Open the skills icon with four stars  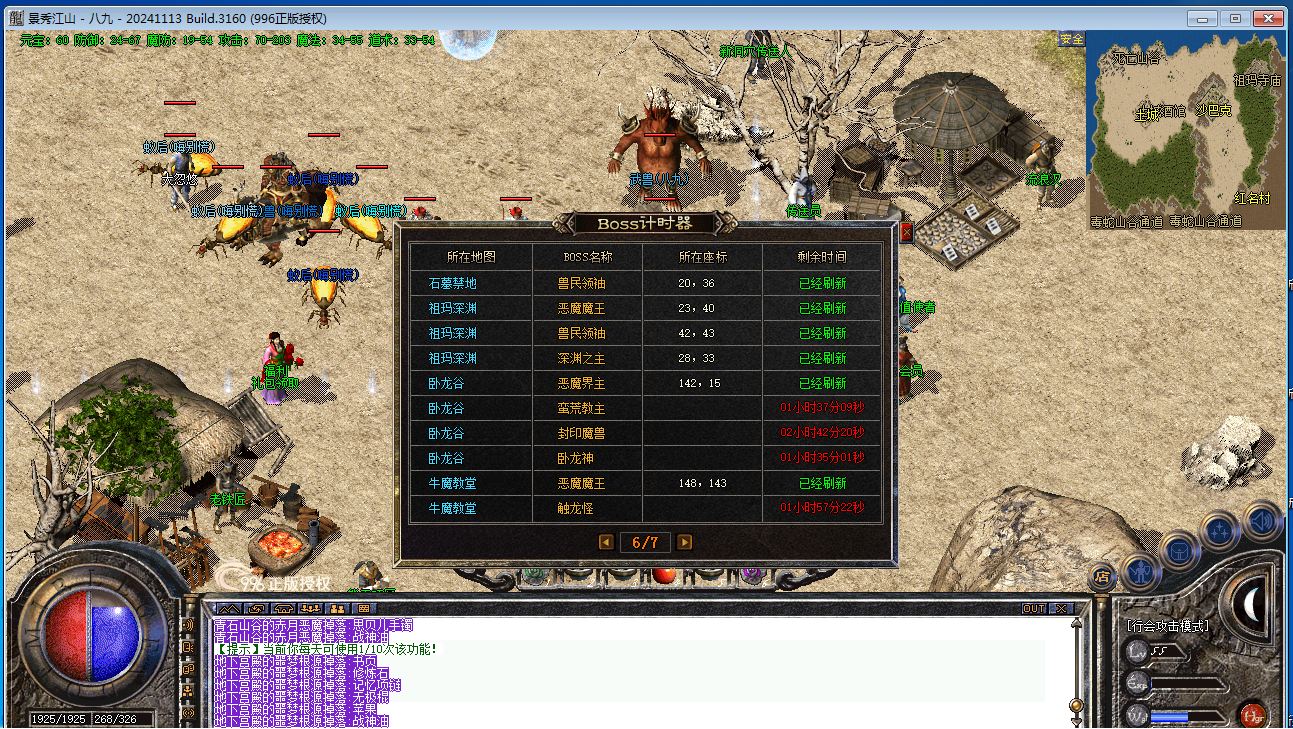pos(1221,530)
